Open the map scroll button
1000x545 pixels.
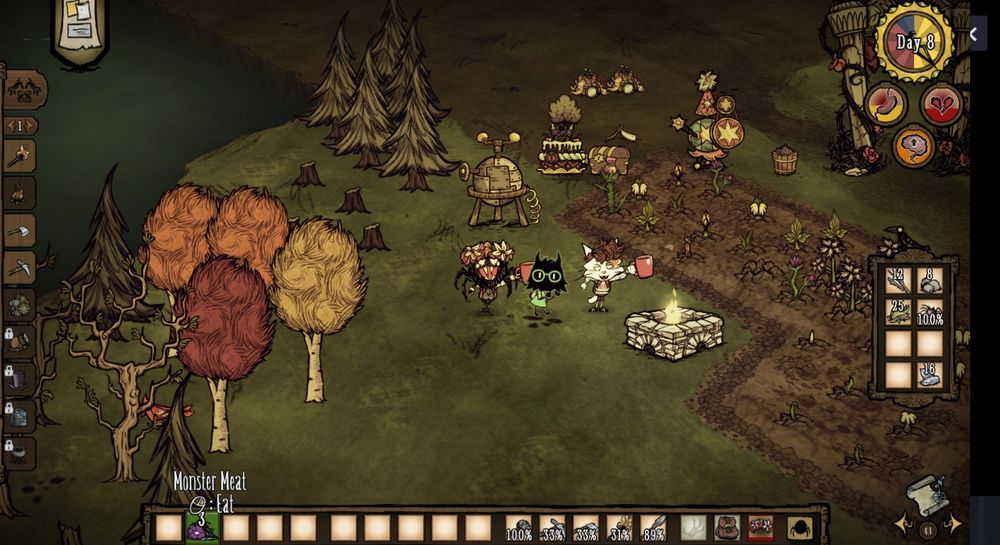pyautogui.click(x=926, y=495)
